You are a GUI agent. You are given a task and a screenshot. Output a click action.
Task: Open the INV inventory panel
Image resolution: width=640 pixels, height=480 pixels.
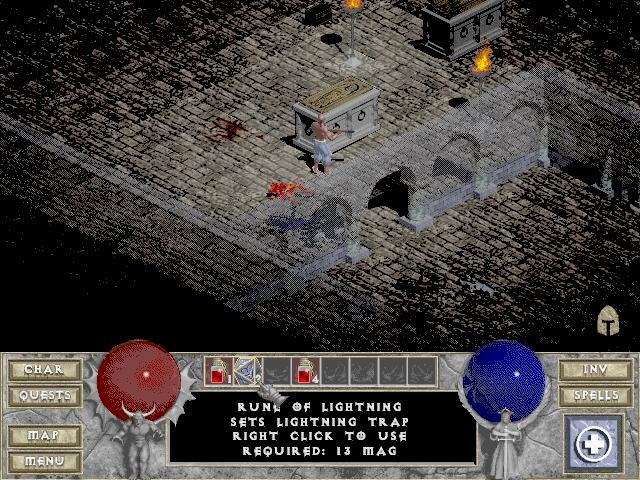(x=596, y=370)
